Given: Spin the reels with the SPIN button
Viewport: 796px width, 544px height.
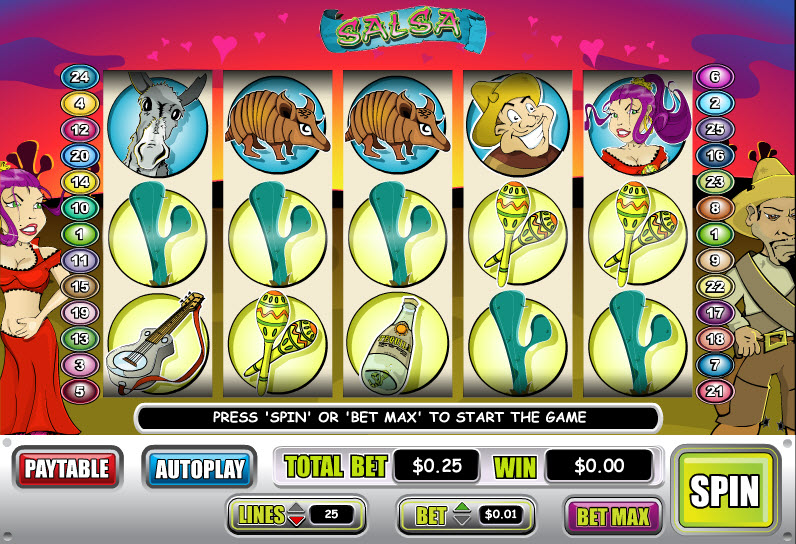Looking at the screenshot, I should [x=725, y=490].
